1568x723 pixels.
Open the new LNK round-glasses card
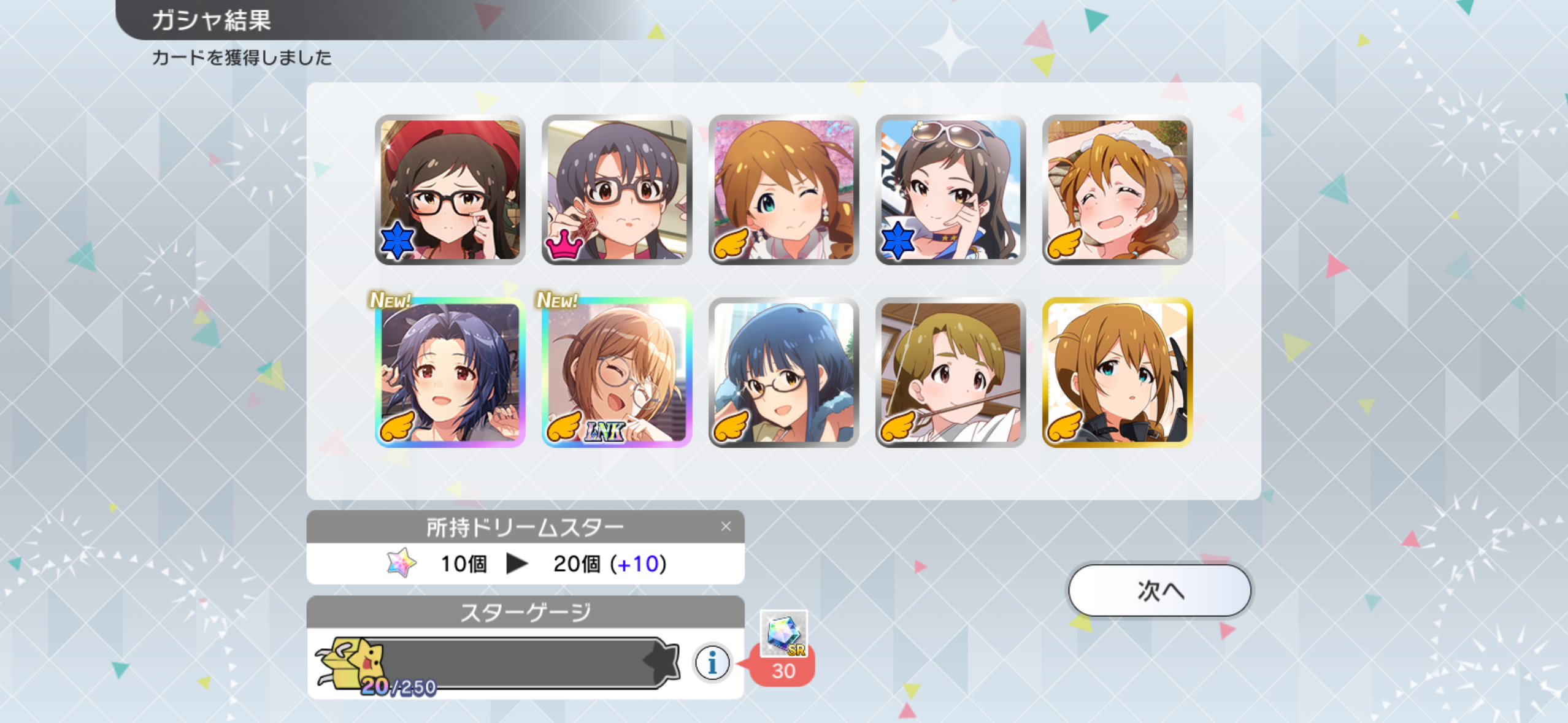617,372
